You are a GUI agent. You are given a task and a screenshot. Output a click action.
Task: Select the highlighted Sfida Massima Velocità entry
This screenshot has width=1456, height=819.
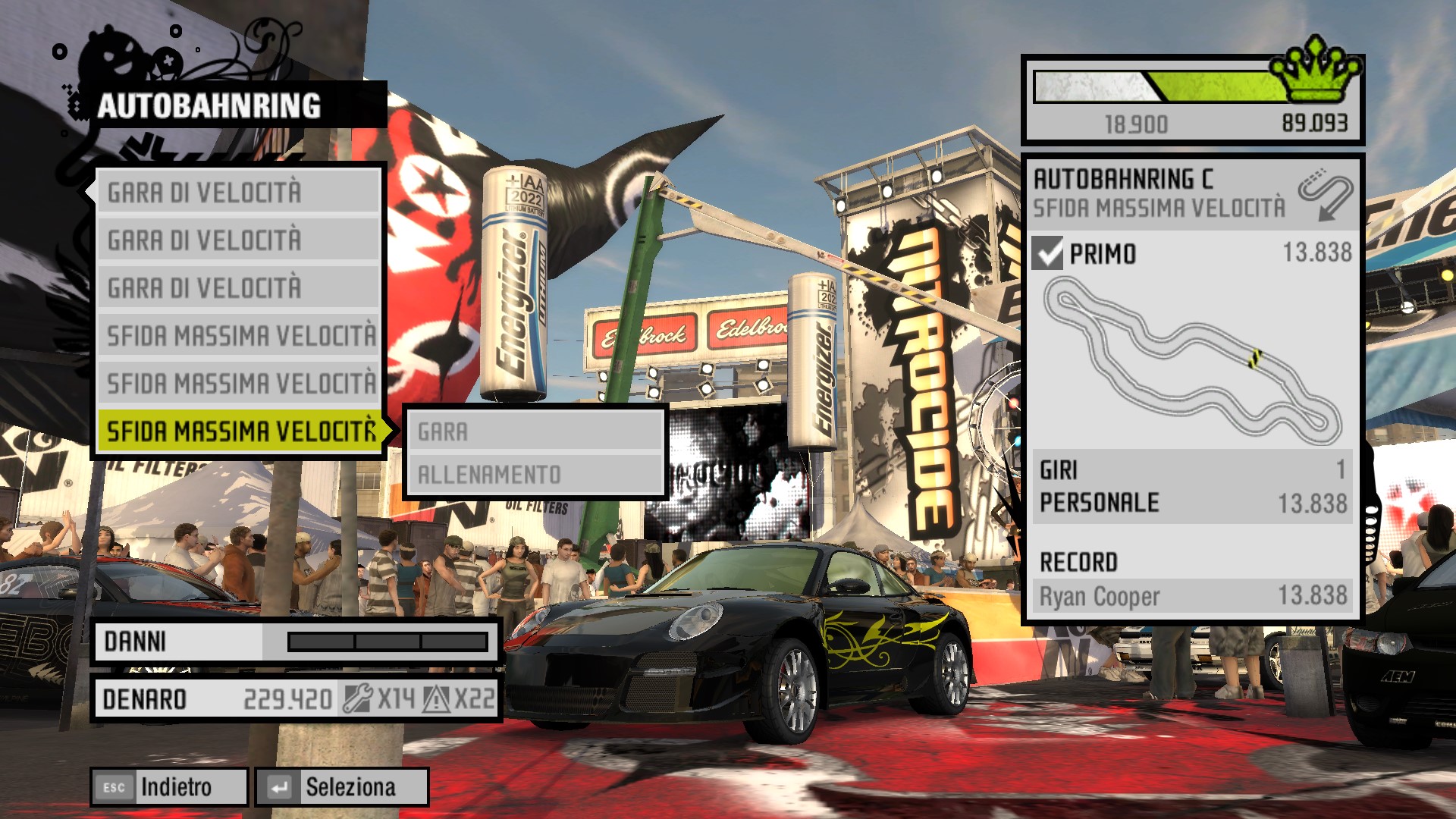[240, 431]
